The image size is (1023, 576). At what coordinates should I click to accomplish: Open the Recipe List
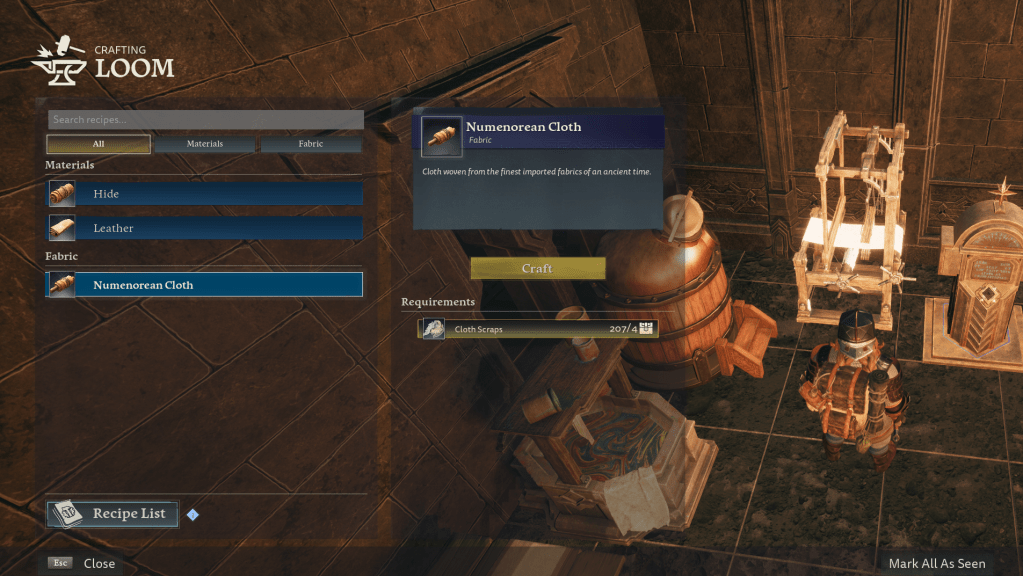[113, 514]
